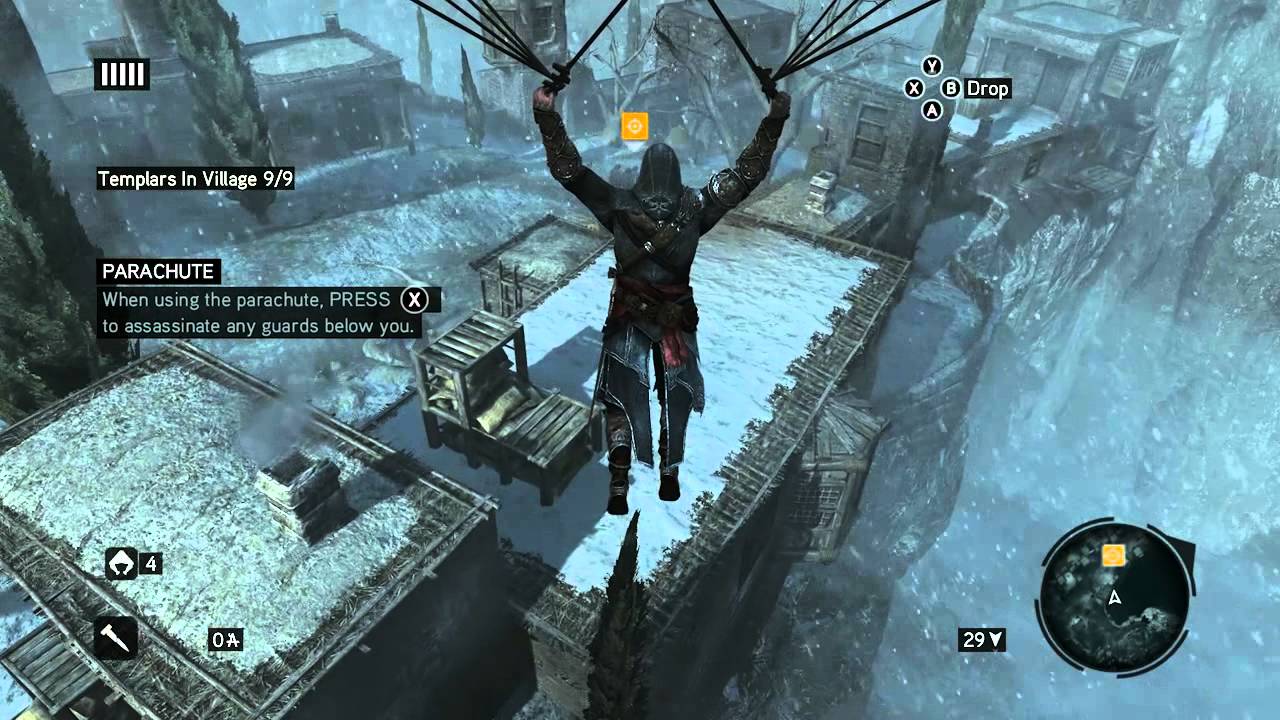Click the circular minimap
Image resolution: width=1280 pixels, height=720 pixels.
click(x=1116, y=598)
